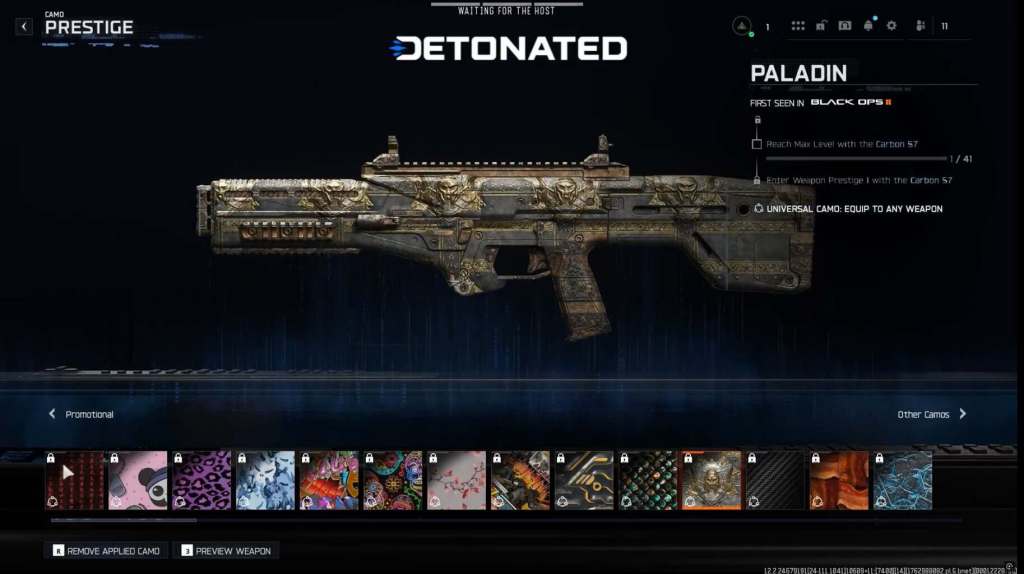This screenshot has width=1024, height=574.
Task: Click the player rank emblem icon
Action: tap(742, 26)
